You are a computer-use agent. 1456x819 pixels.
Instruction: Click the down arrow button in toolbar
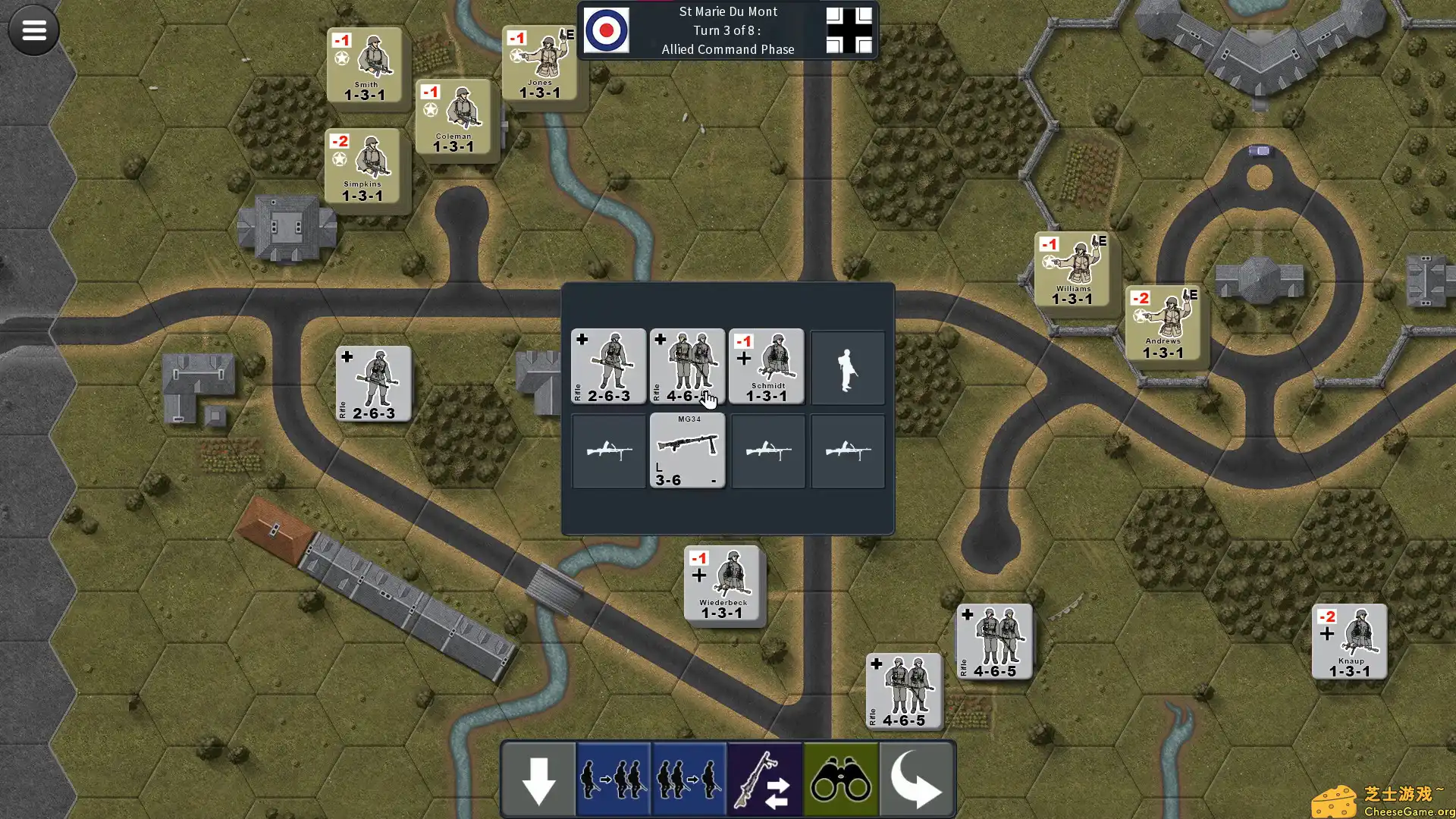538,780
